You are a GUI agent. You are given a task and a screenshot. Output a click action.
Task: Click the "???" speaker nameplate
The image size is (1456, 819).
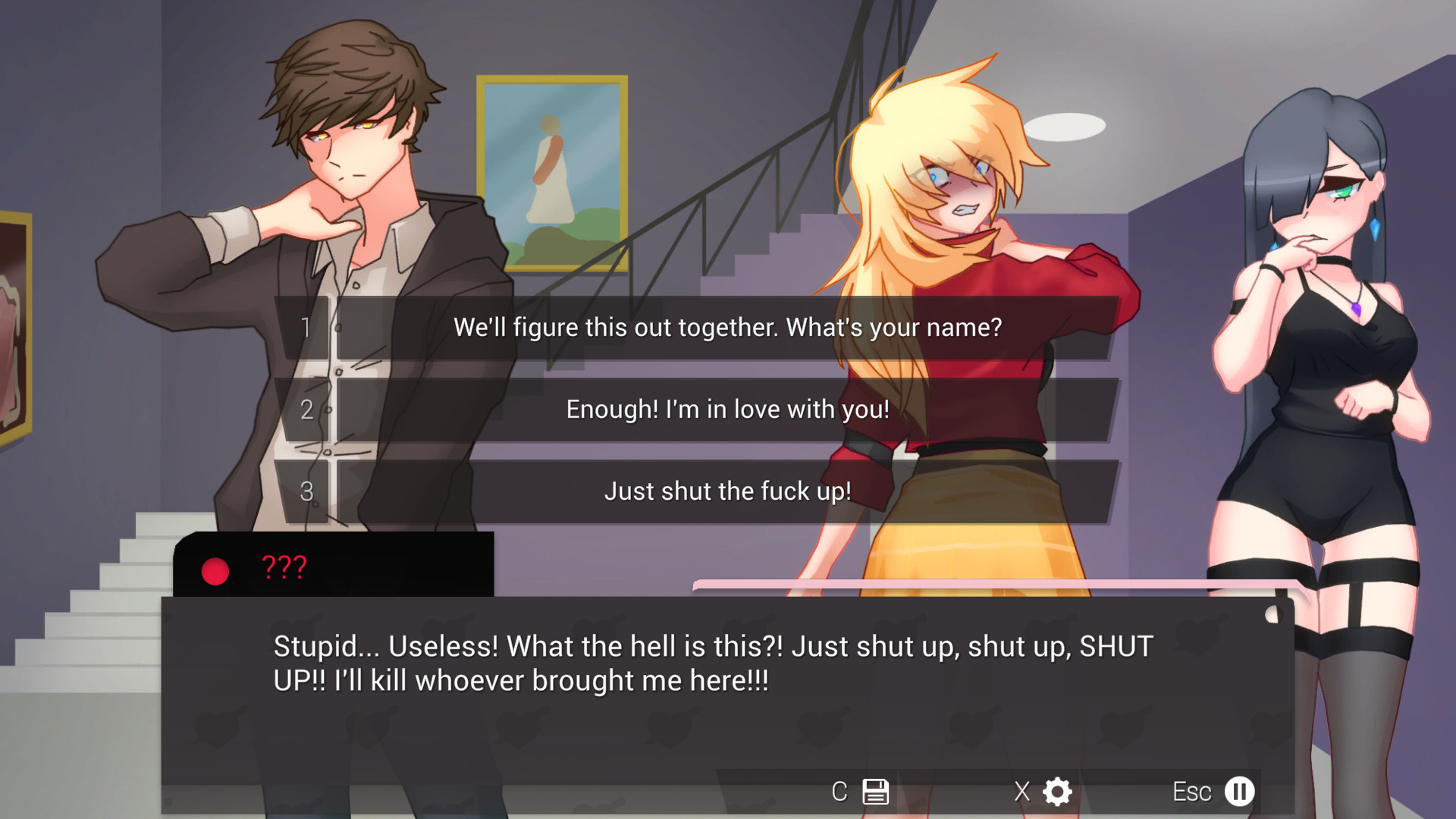tap(284, 565)
